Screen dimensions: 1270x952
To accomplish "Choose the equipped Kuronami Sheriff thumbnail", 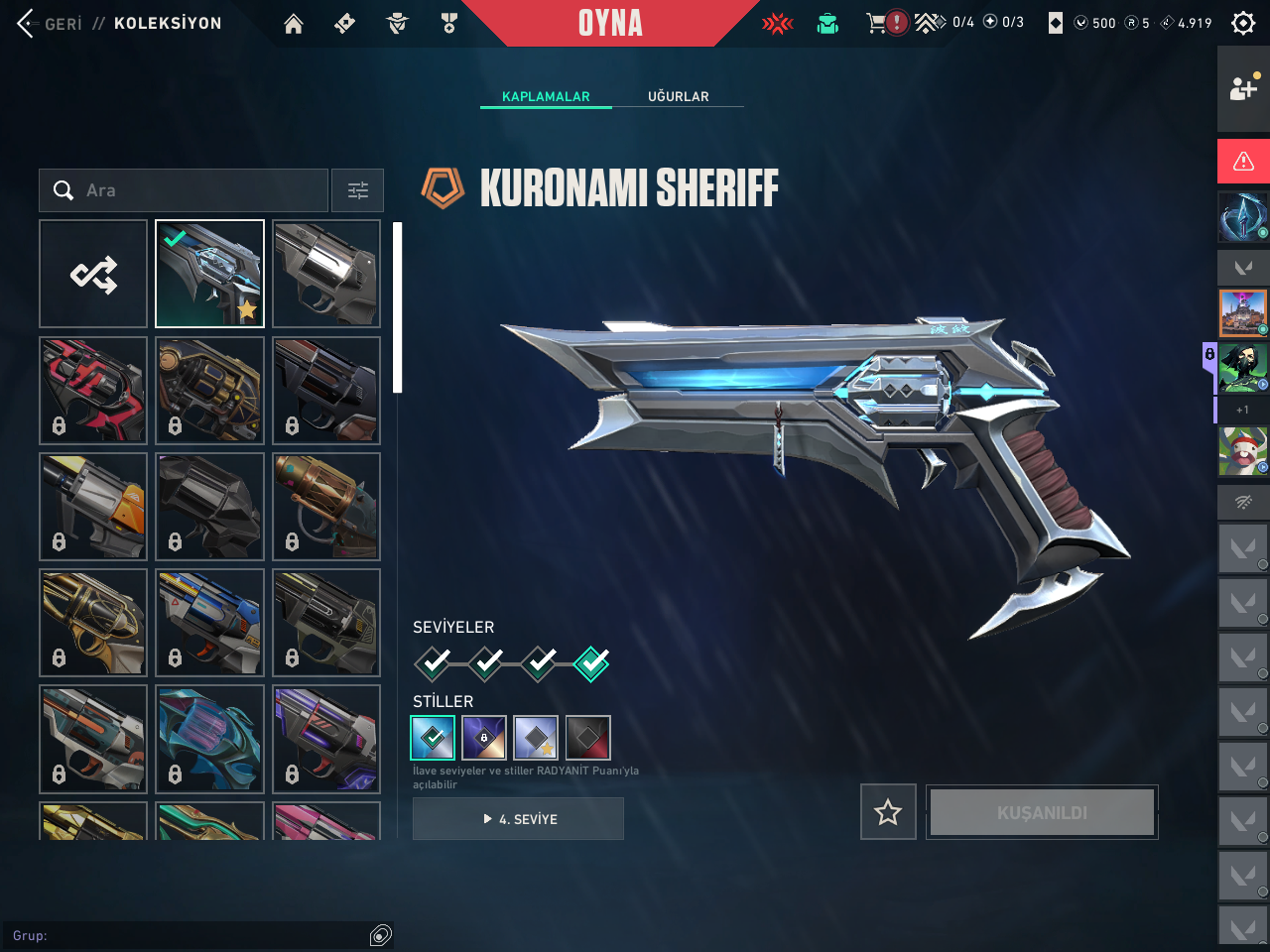I will [209, 274].
